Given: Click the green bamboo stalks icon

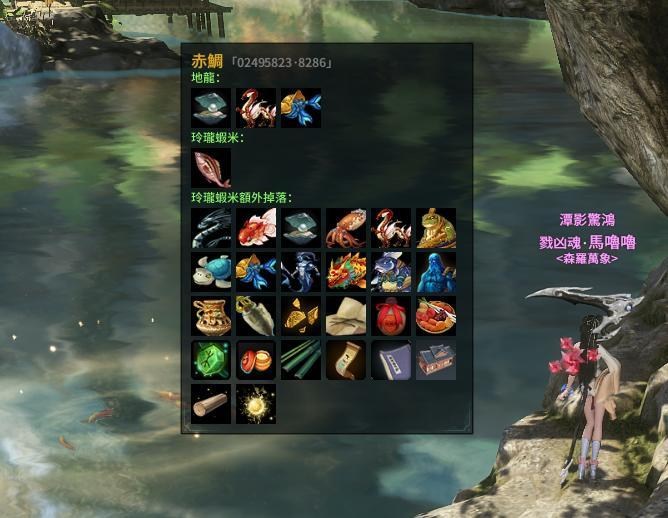Looking at the screenshot, I should pos(301,360).
